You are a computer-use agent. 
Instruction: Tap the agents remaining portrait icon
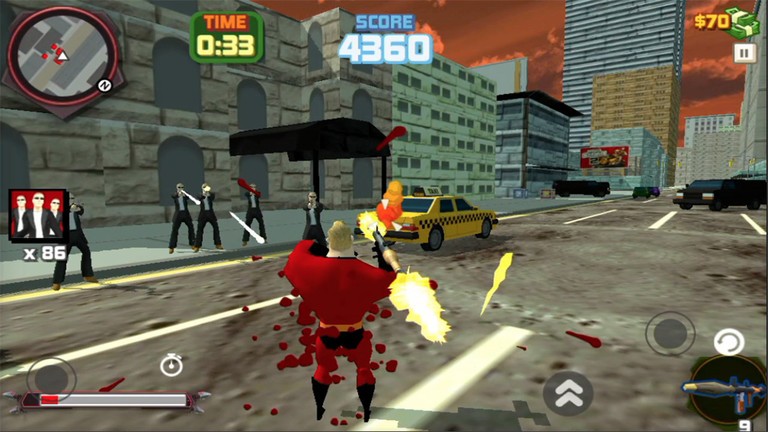pos(38,214)
